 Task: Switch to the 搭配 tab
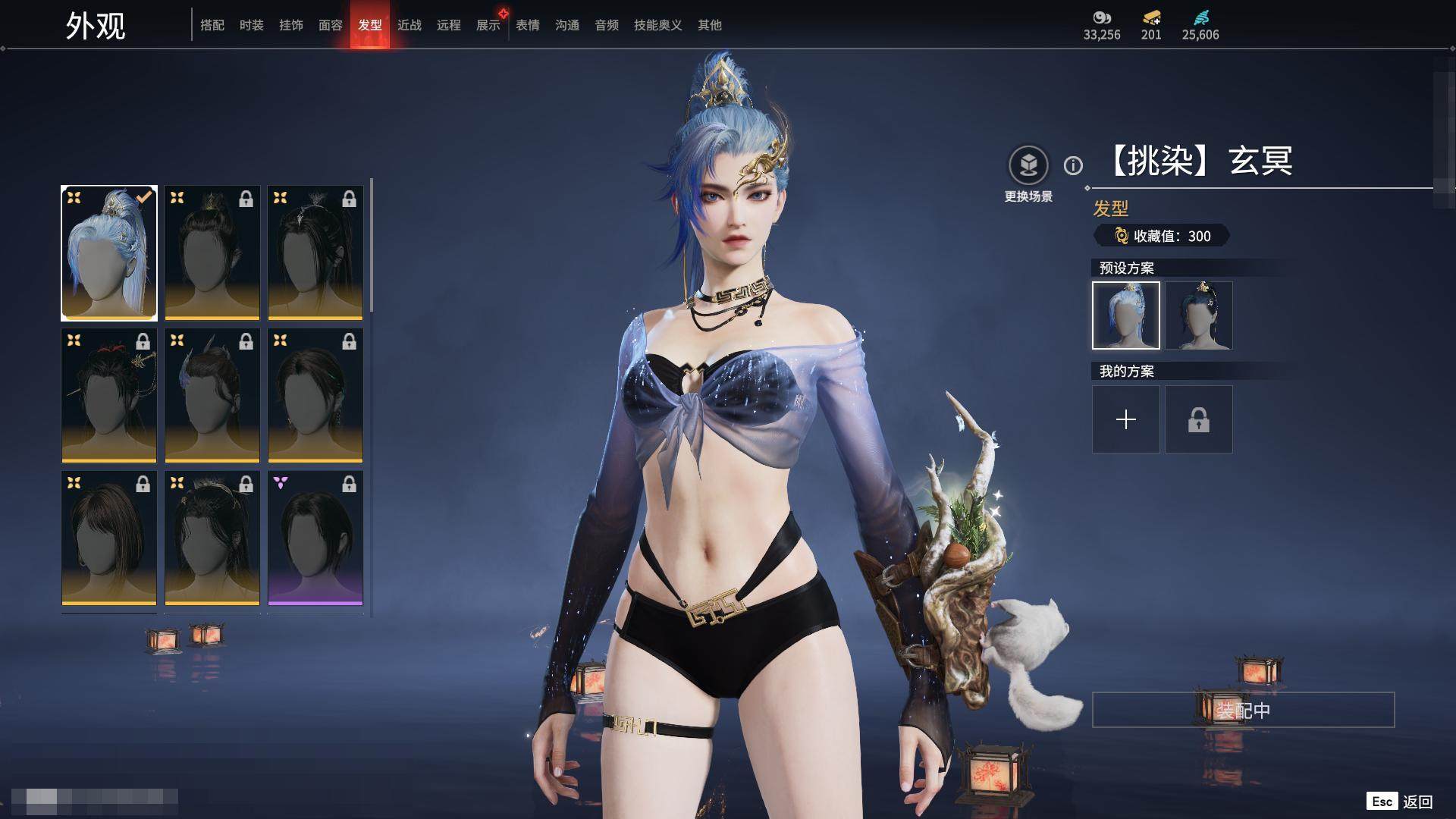point(212,25)
